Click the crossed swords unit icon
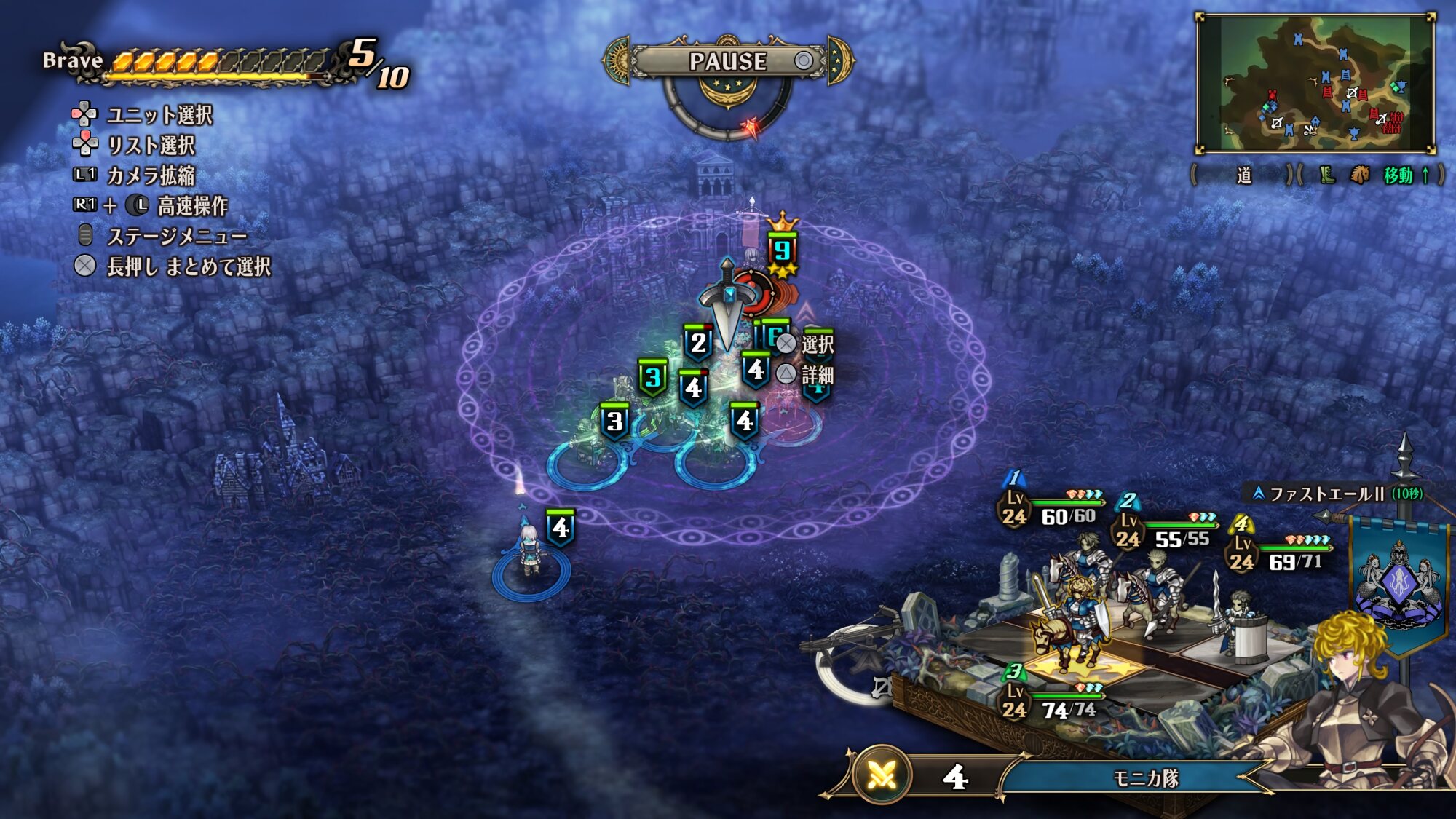The height and width of the screenshot is (819, 1456). coord(882,778)
